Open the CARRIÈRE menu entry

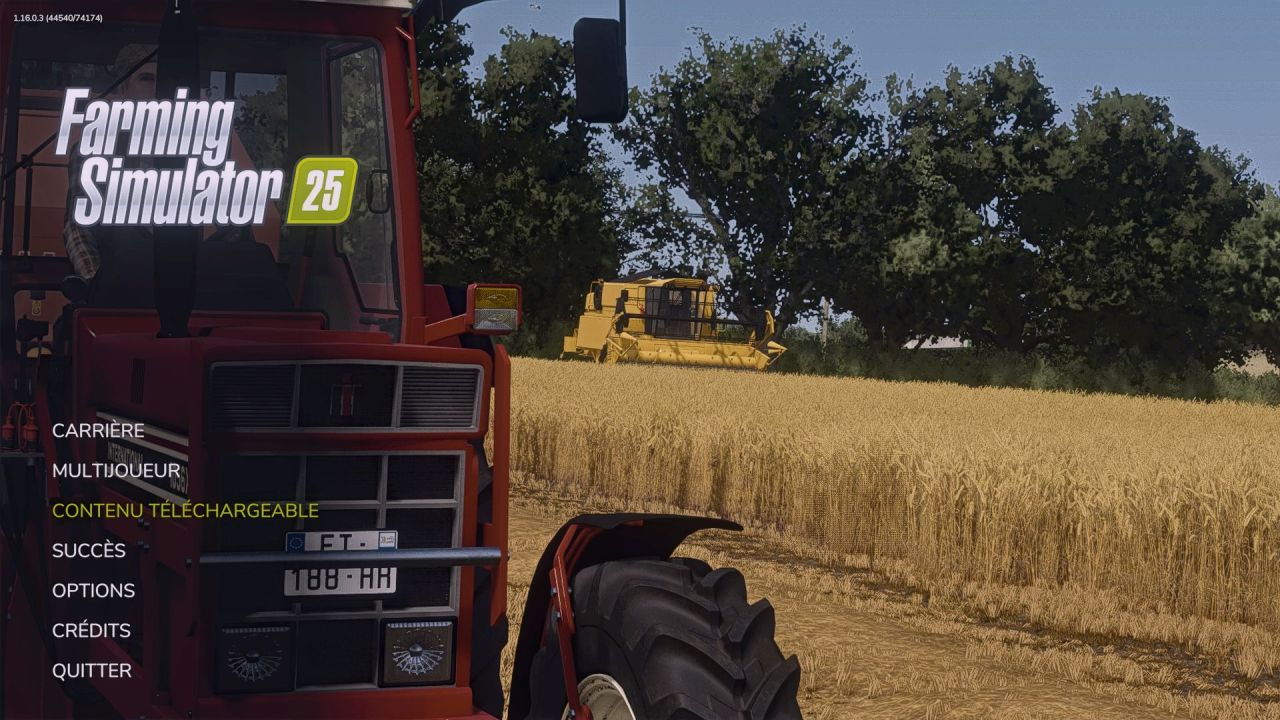tap(100, 430)
